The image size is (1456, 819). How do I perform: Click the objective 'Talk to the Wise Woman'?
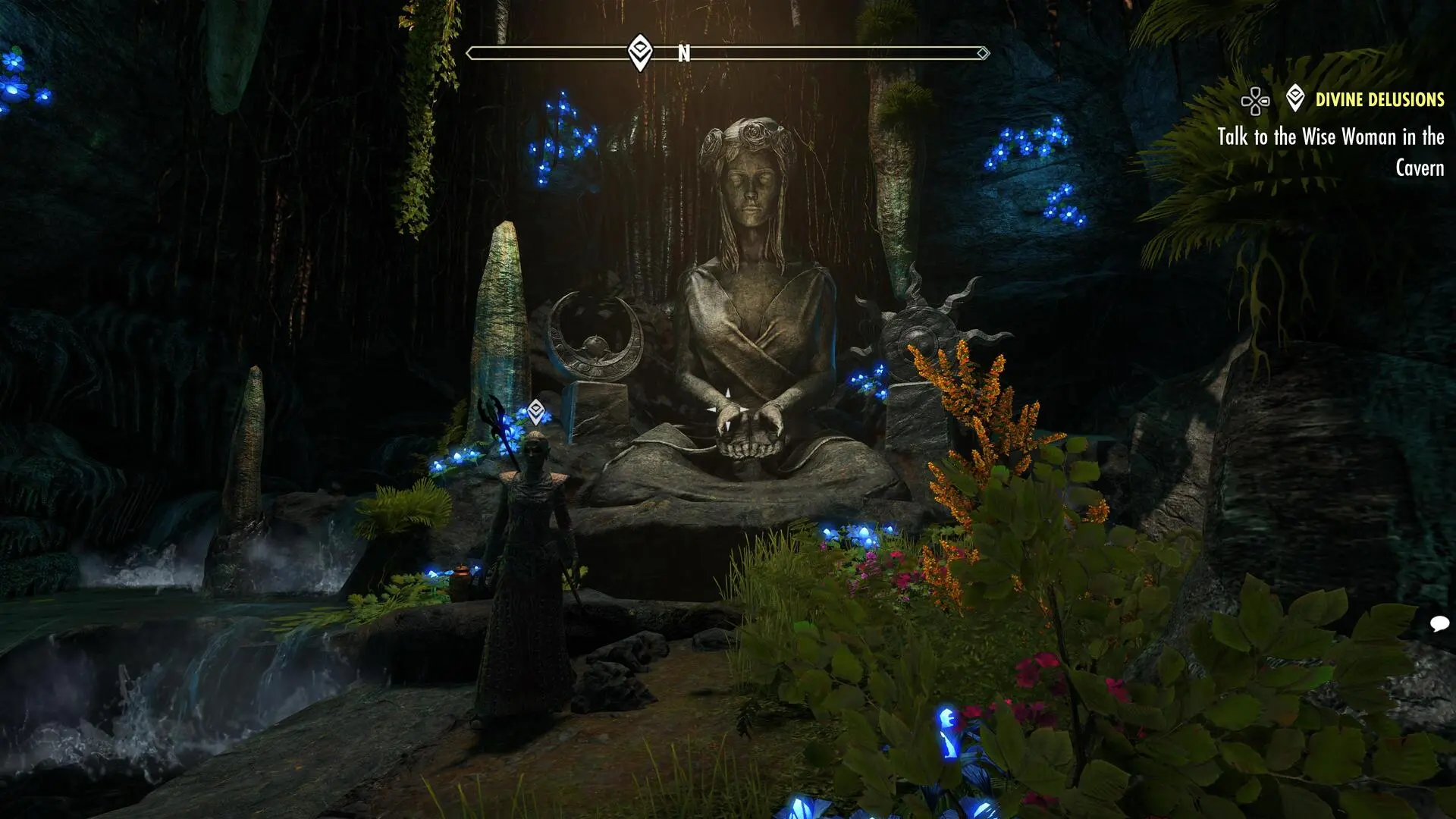coord(1330,152)
